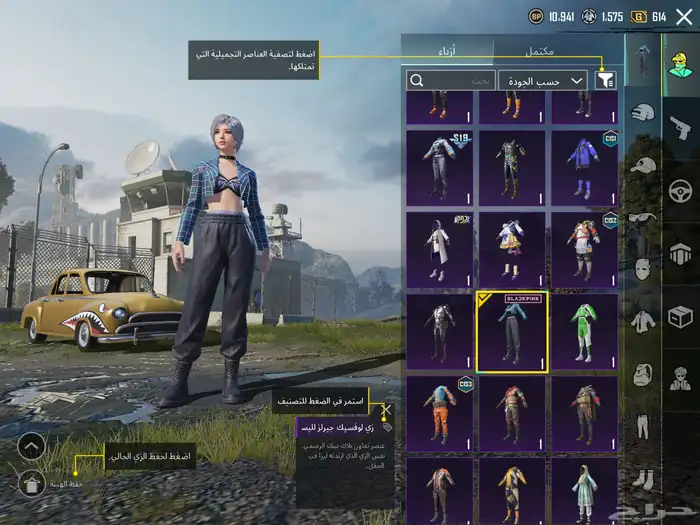Switch to the complete sets tab
Viewport: 700px width, 525px height.
pyautogui.click(x=541, y=50)
